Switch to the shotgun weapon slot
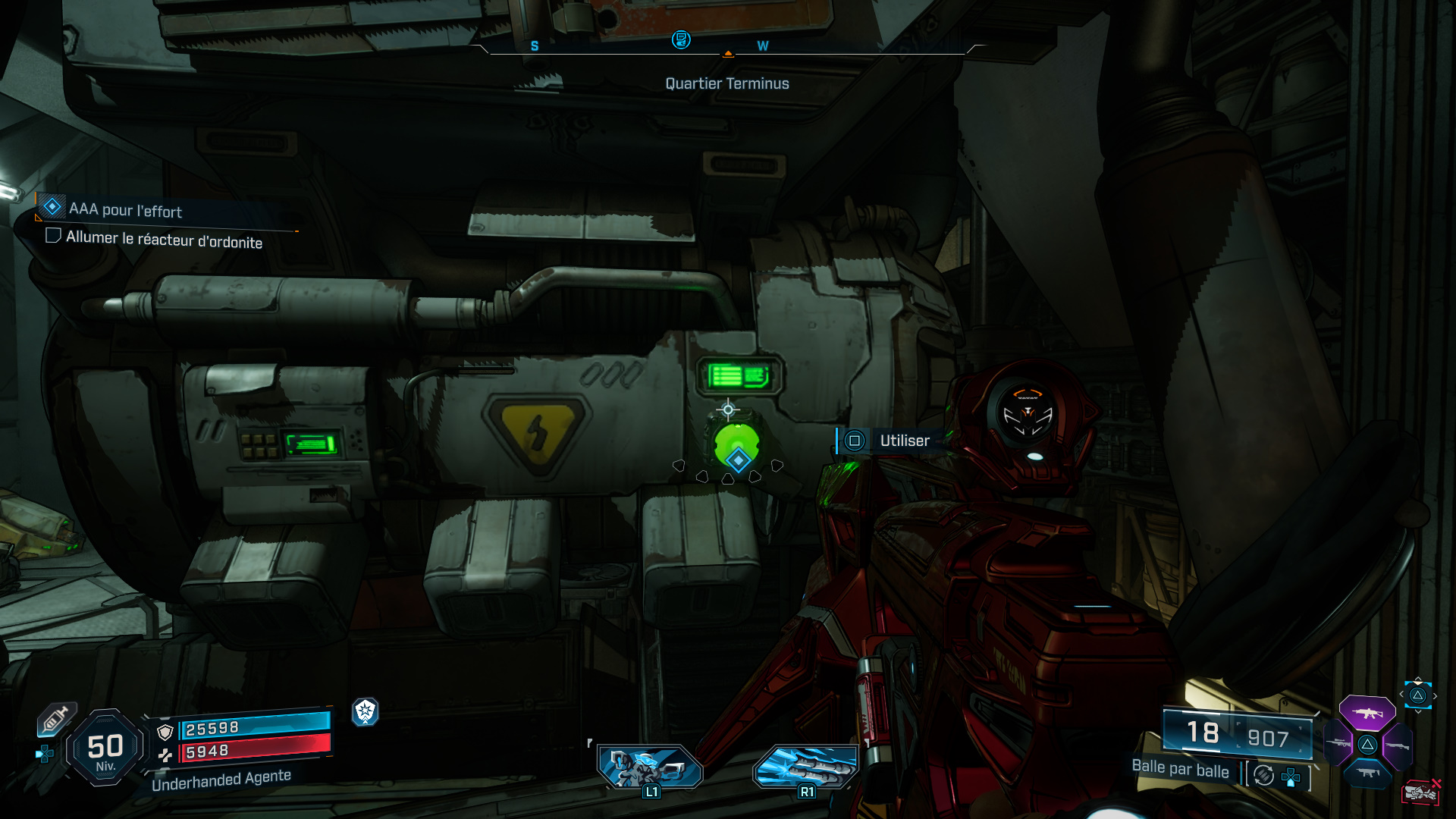The image size is (1456, 819). coord(1397,745)
